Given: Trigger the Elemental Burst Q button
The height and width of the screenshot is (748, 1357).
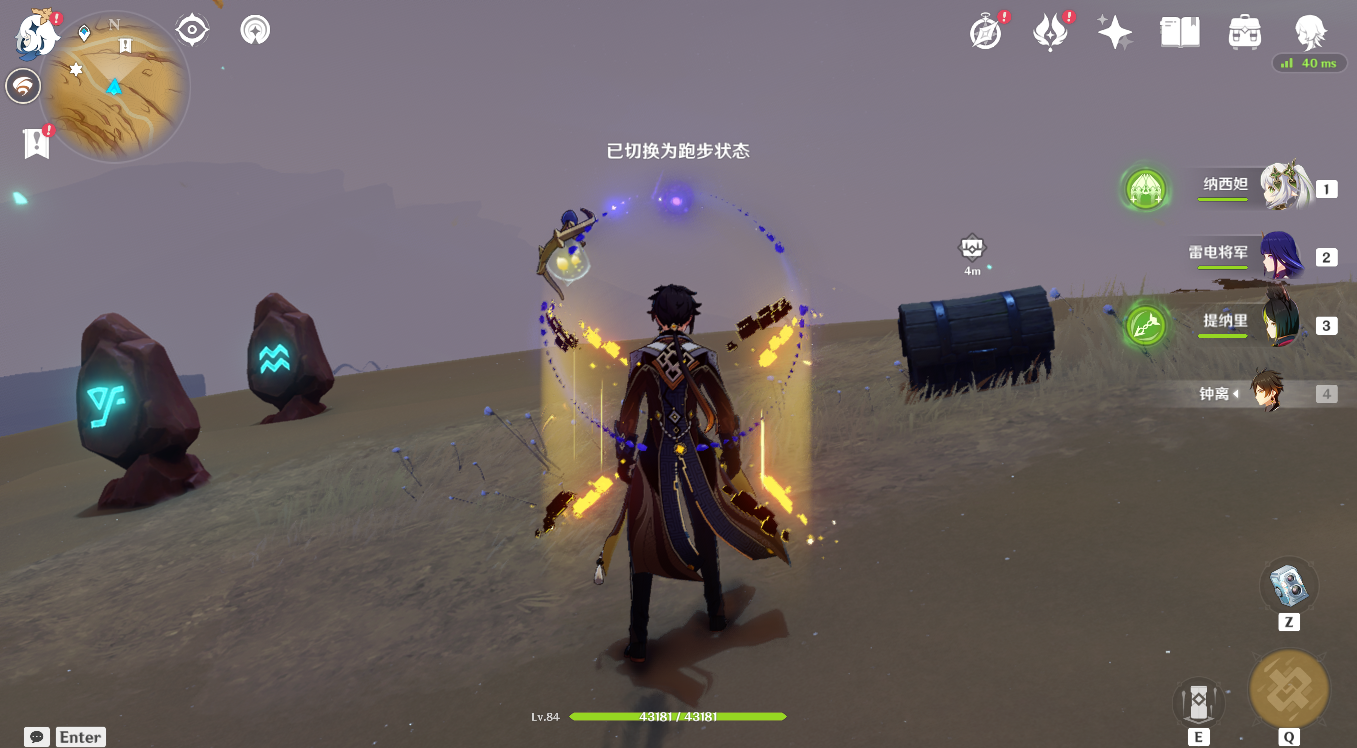Looking at the screenshot, I should tap(1288, 688).
